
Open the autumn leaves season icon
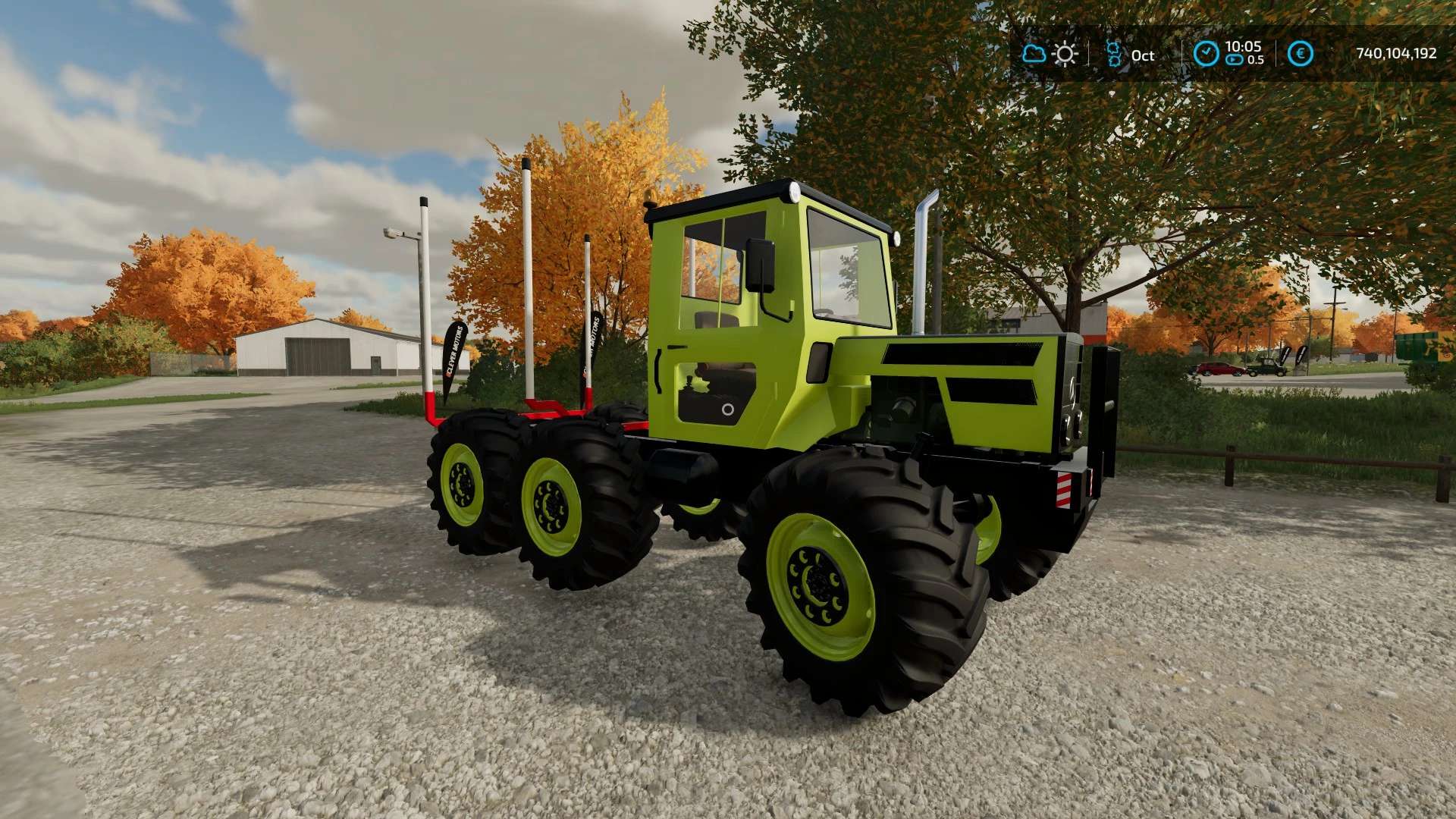1113,54
